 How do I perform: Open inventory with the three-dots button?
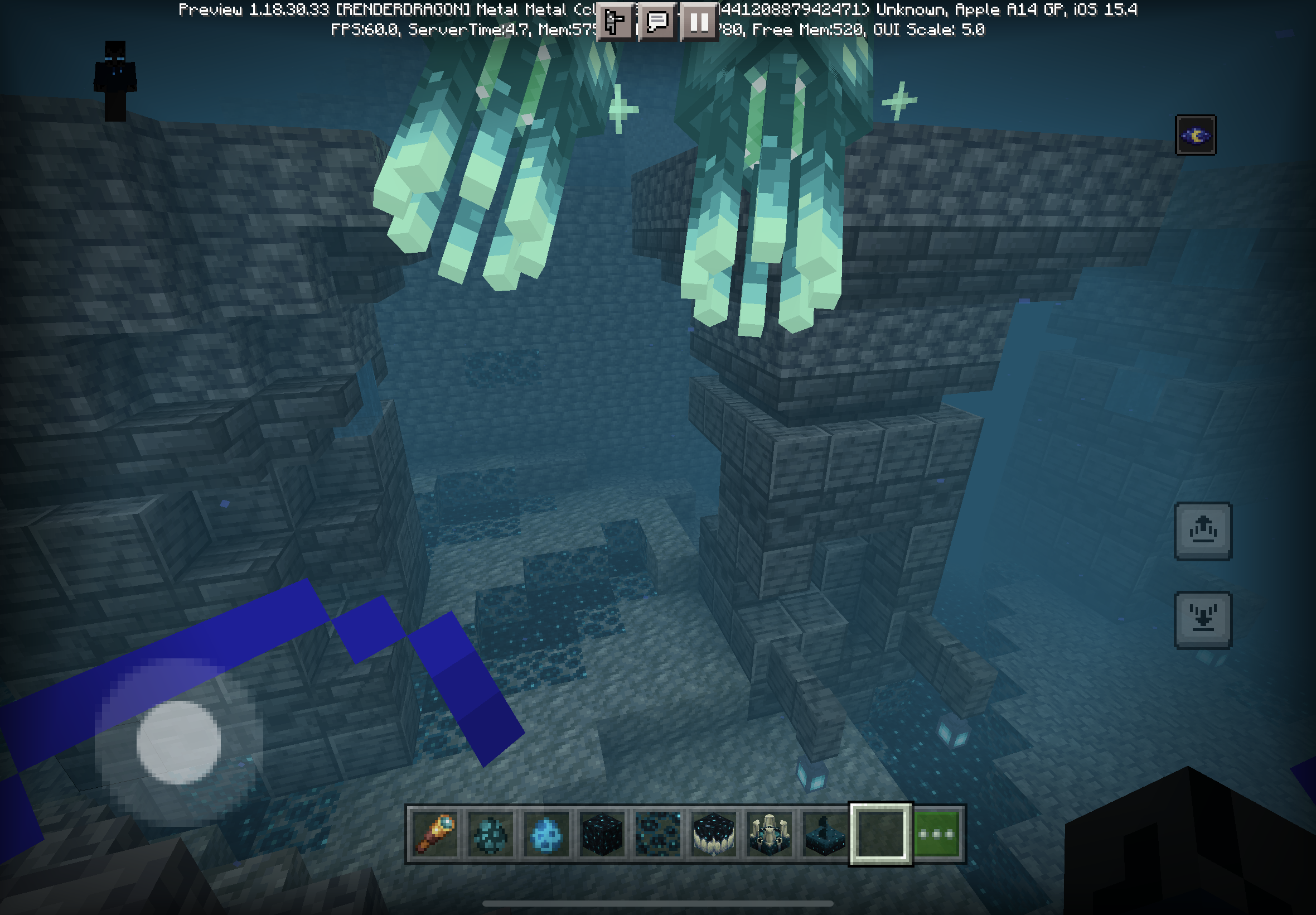coord(937,834)
